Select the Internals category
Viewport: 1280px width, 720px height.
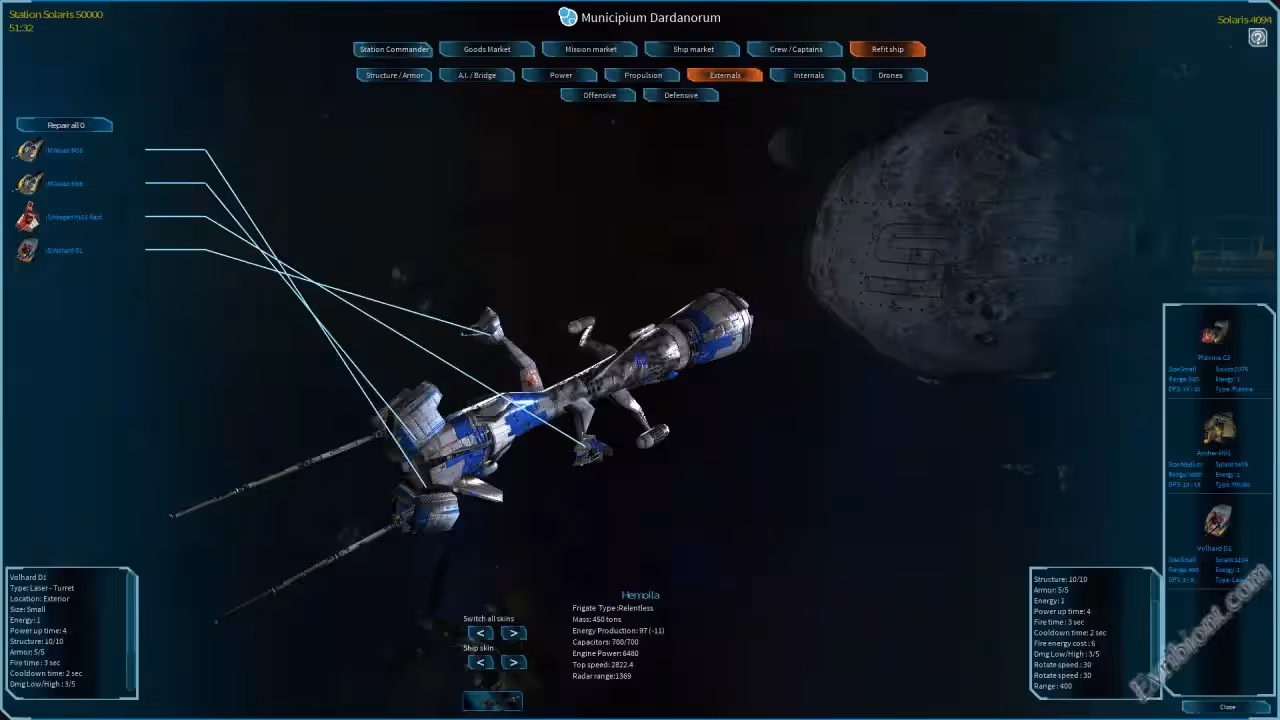808,75
